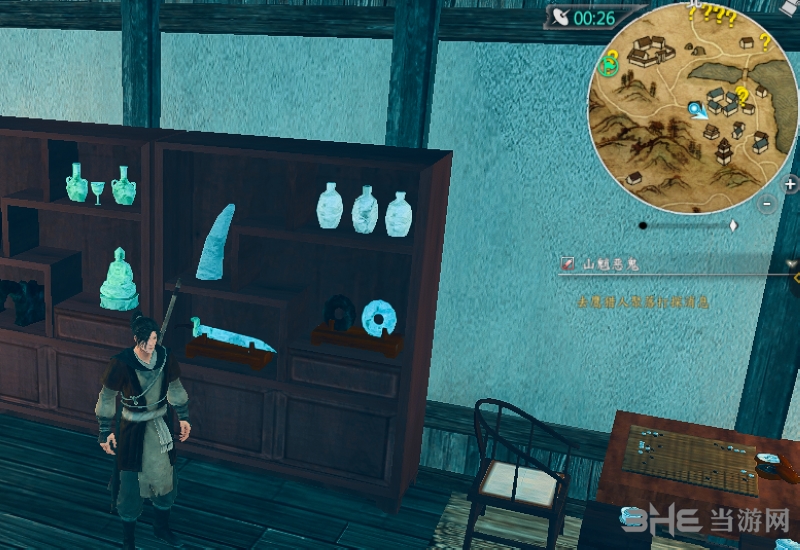800x550 pixels.
Task: Expand the quest tracker dropdown arrow
Action: (x=793, y=264)
